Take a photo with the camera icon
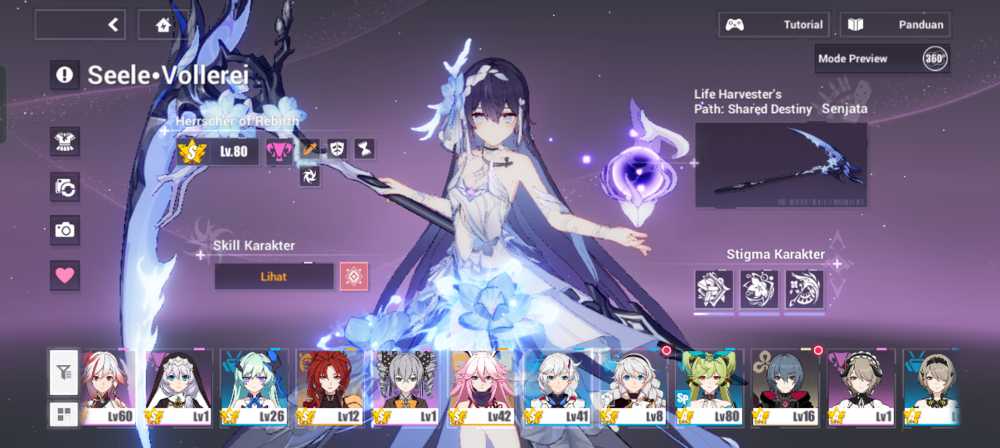Screen dimensions: 1000x448 coord(65,230)
